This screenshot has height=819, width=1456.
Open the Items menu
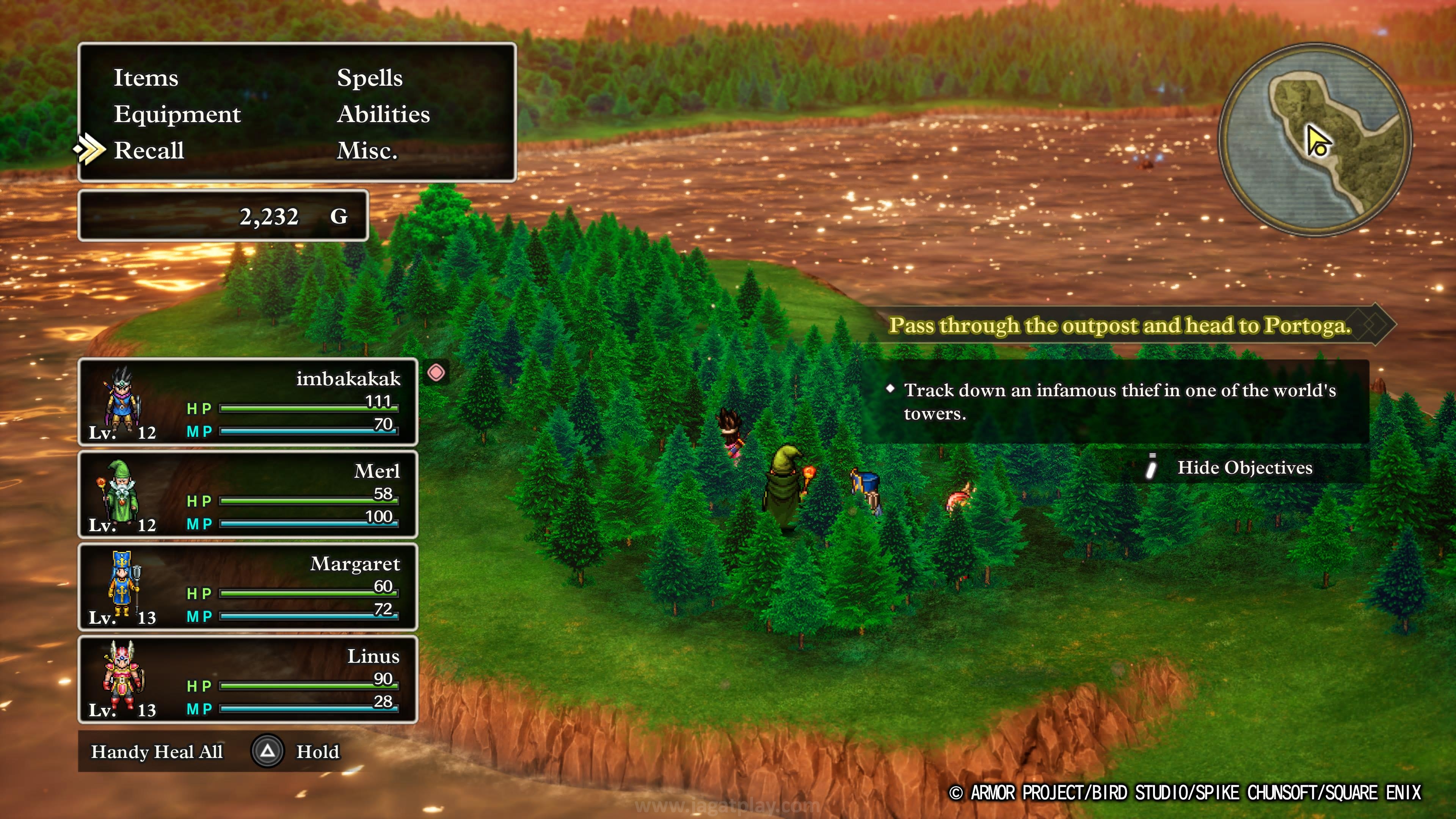[146, 78]
